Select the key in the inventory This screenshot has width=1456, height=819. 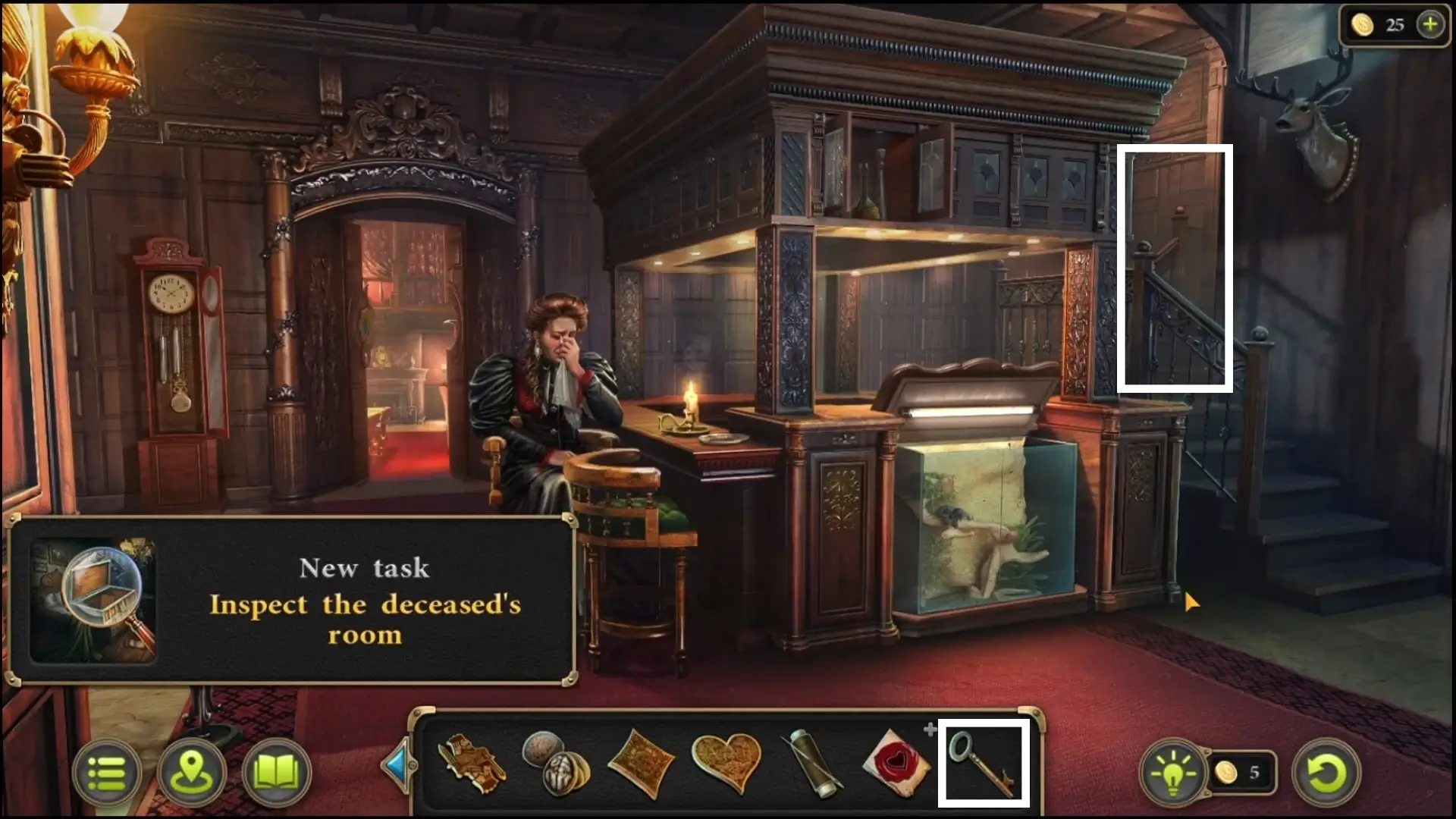click(984, 763)
